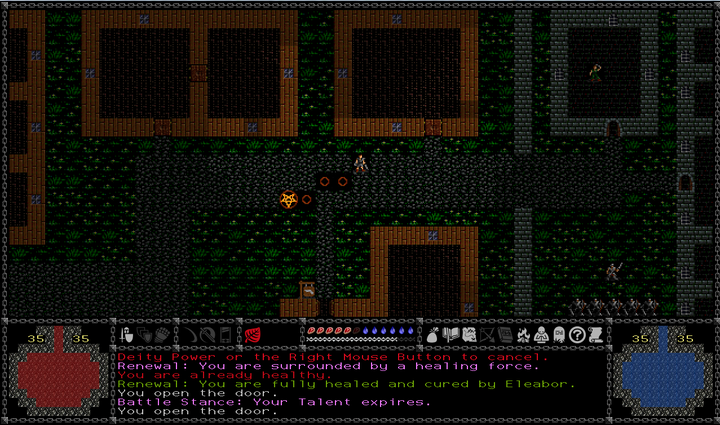Image resolution: width=720 pixels, height=425 pixels.
Task: Click the campfire rest icon
Action: (x=524, y=334)
